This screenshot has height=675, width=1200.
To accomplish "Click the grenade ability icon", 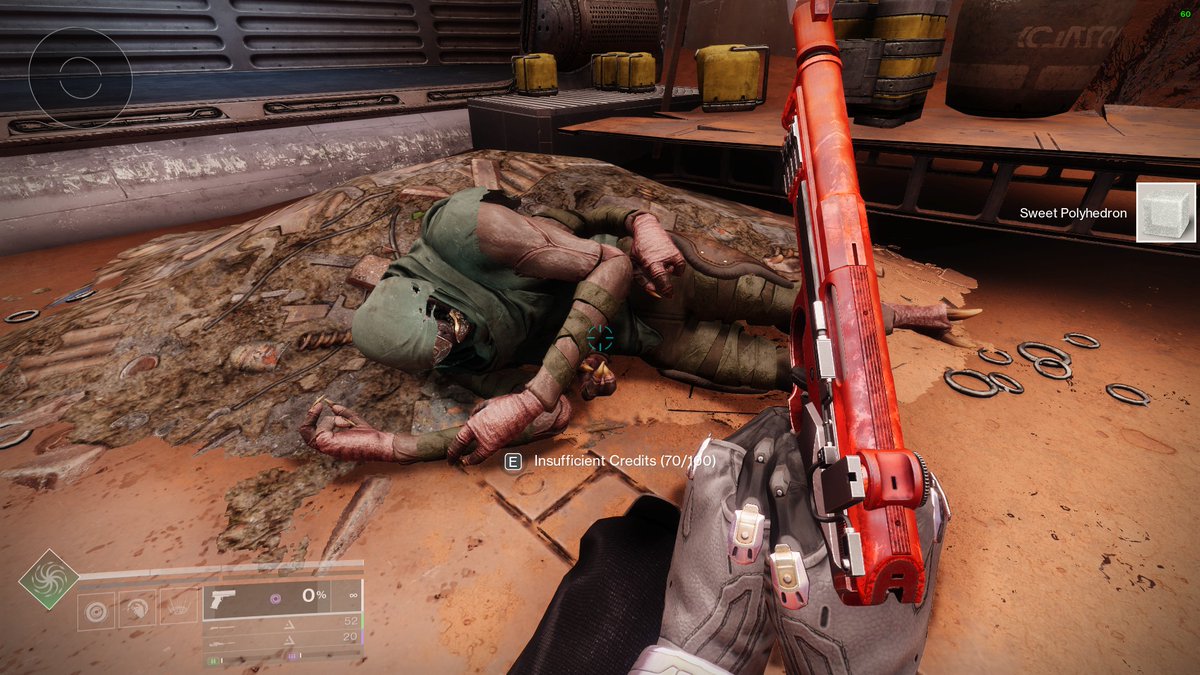I will pos(97,607).
